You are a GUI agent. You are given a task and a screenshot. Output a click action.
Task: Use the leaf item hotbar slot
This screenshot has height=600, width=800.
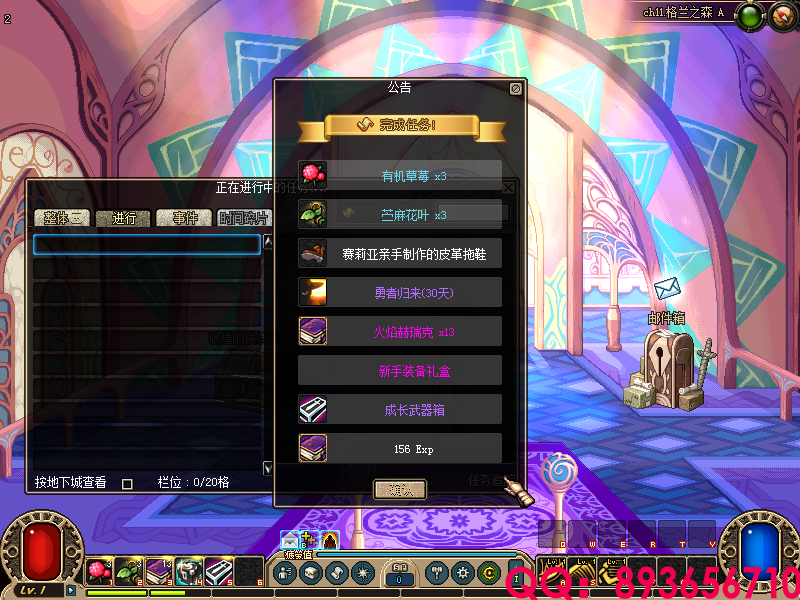point(128,571)
